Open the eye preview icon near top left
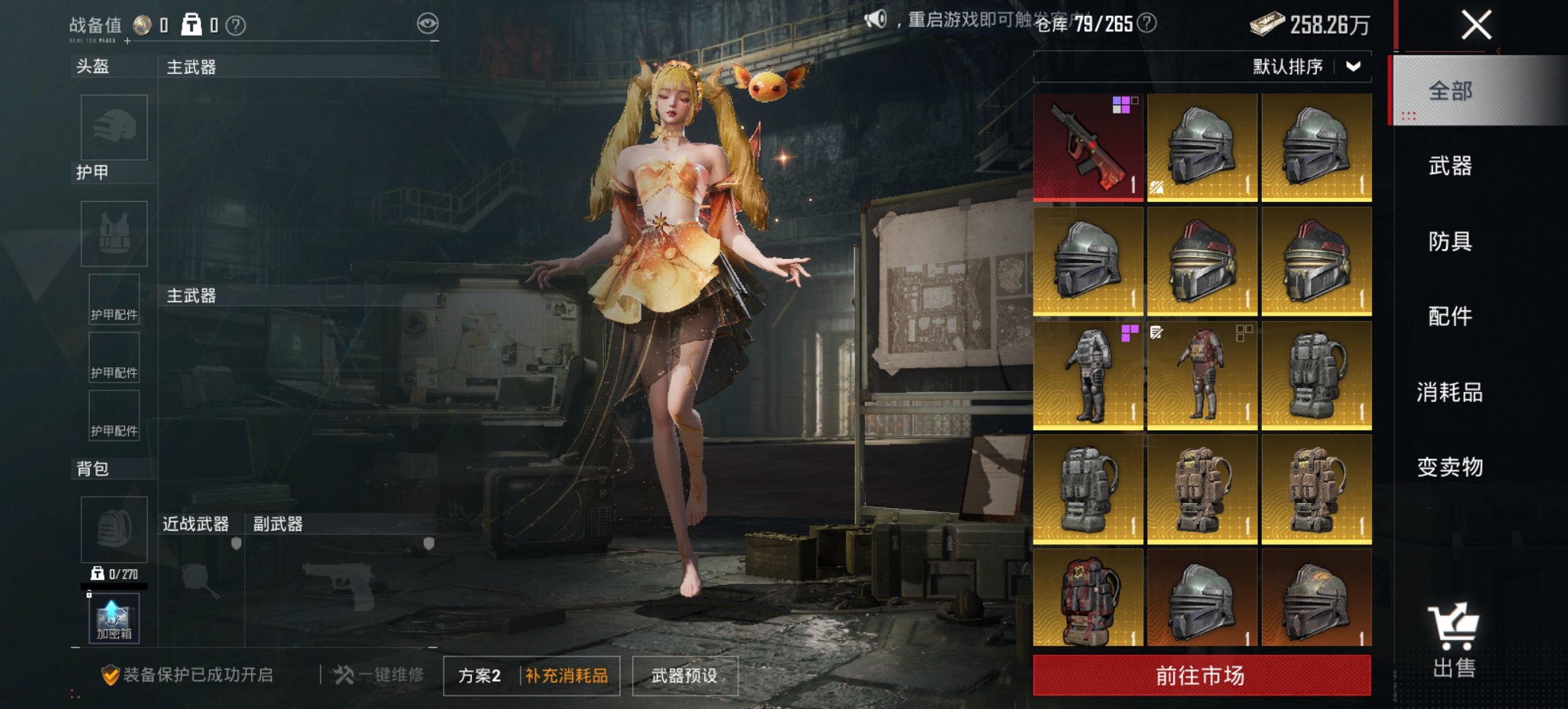This screenshot has height=709, width=1568. (428, 23)
